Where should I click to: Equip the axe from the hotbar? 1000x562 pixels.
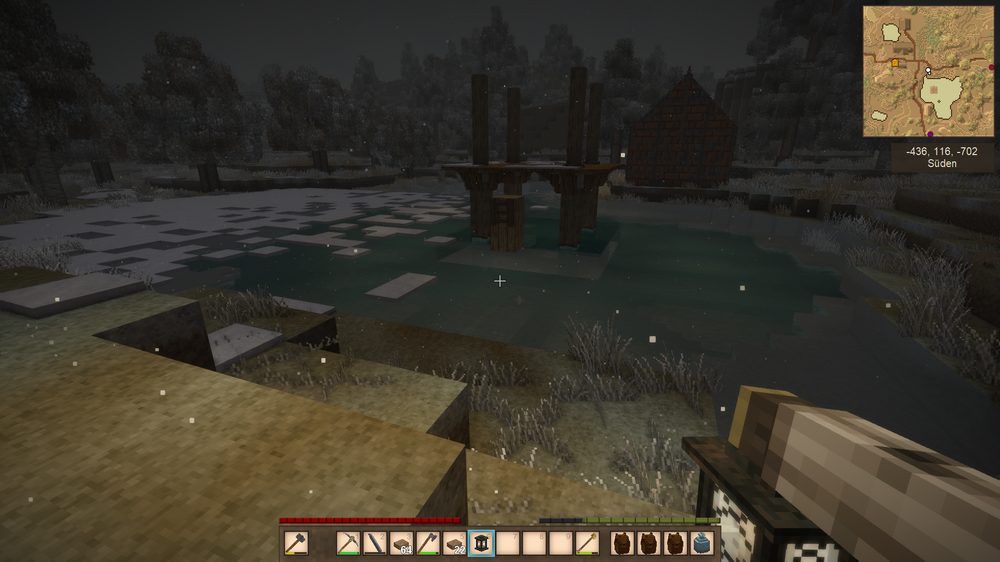428,543
